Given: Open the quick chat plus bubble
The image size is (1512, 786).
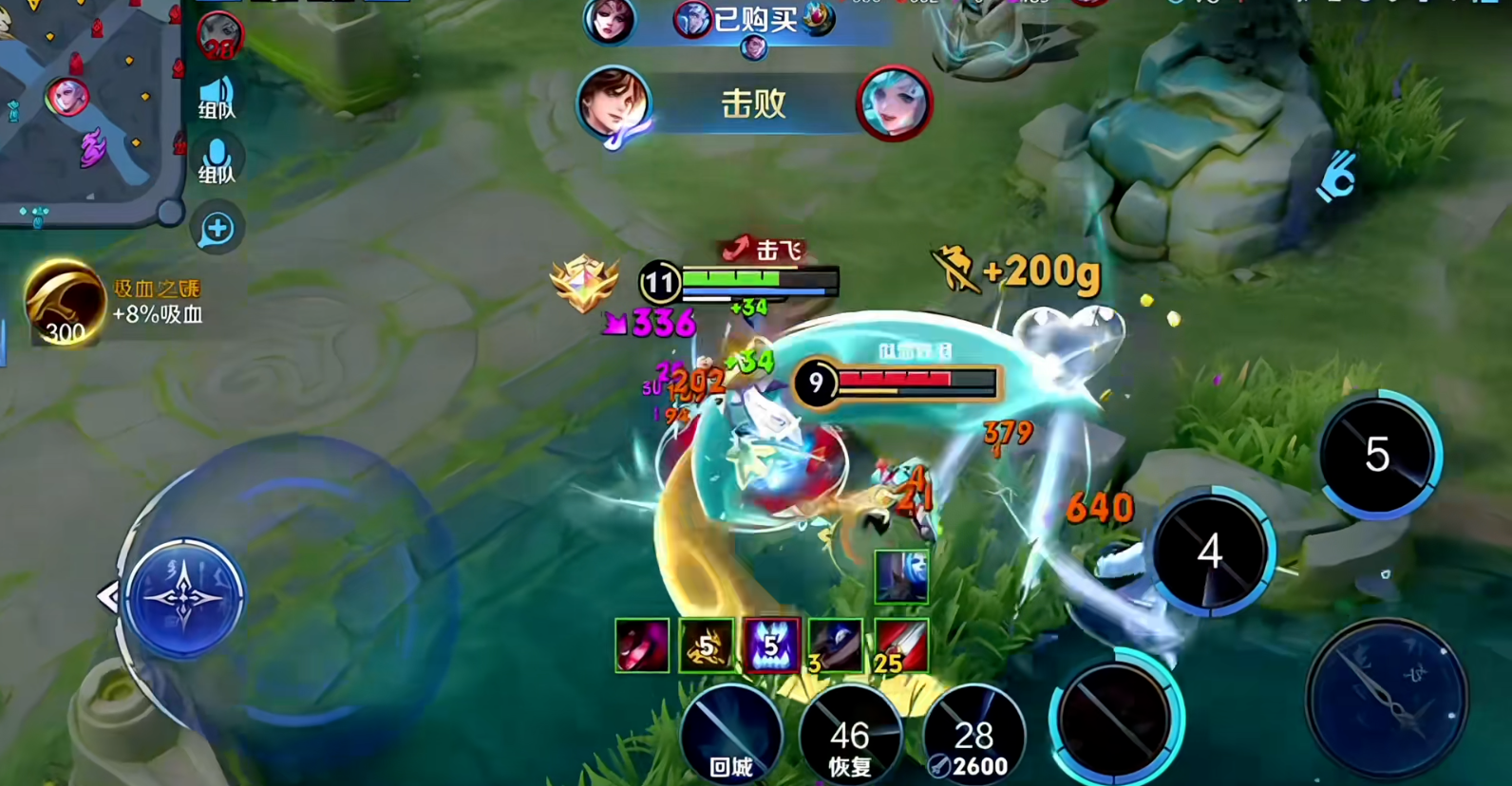Looking at the screenshot, I should tap(217, 229).
